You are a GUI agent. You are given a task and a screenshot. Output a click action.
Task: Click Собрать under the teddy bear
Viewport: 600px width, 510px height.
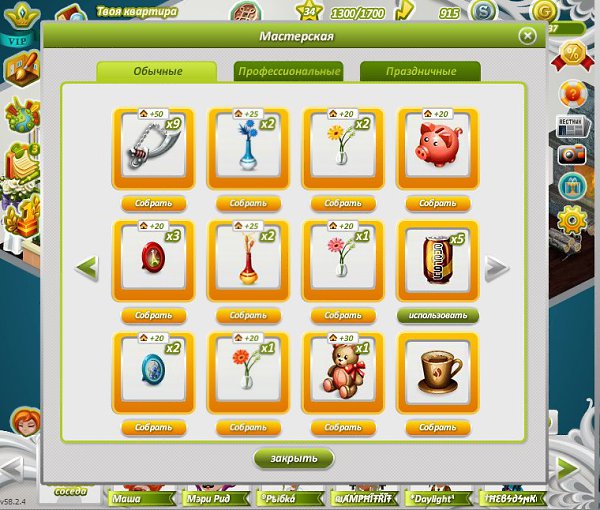(x=343, y=427)
